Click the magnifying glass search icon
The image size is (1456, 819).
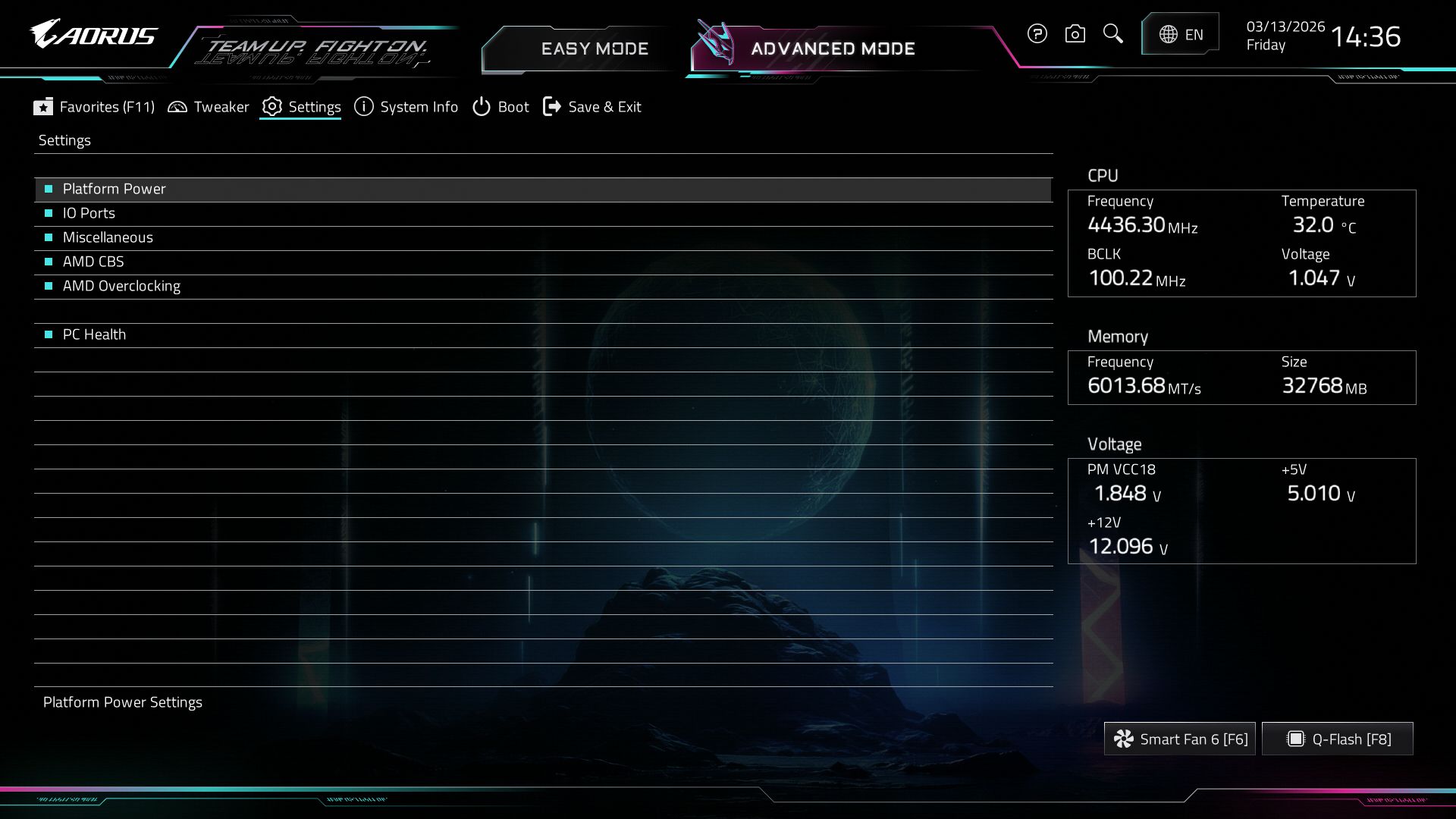(x=1112, y=33)
